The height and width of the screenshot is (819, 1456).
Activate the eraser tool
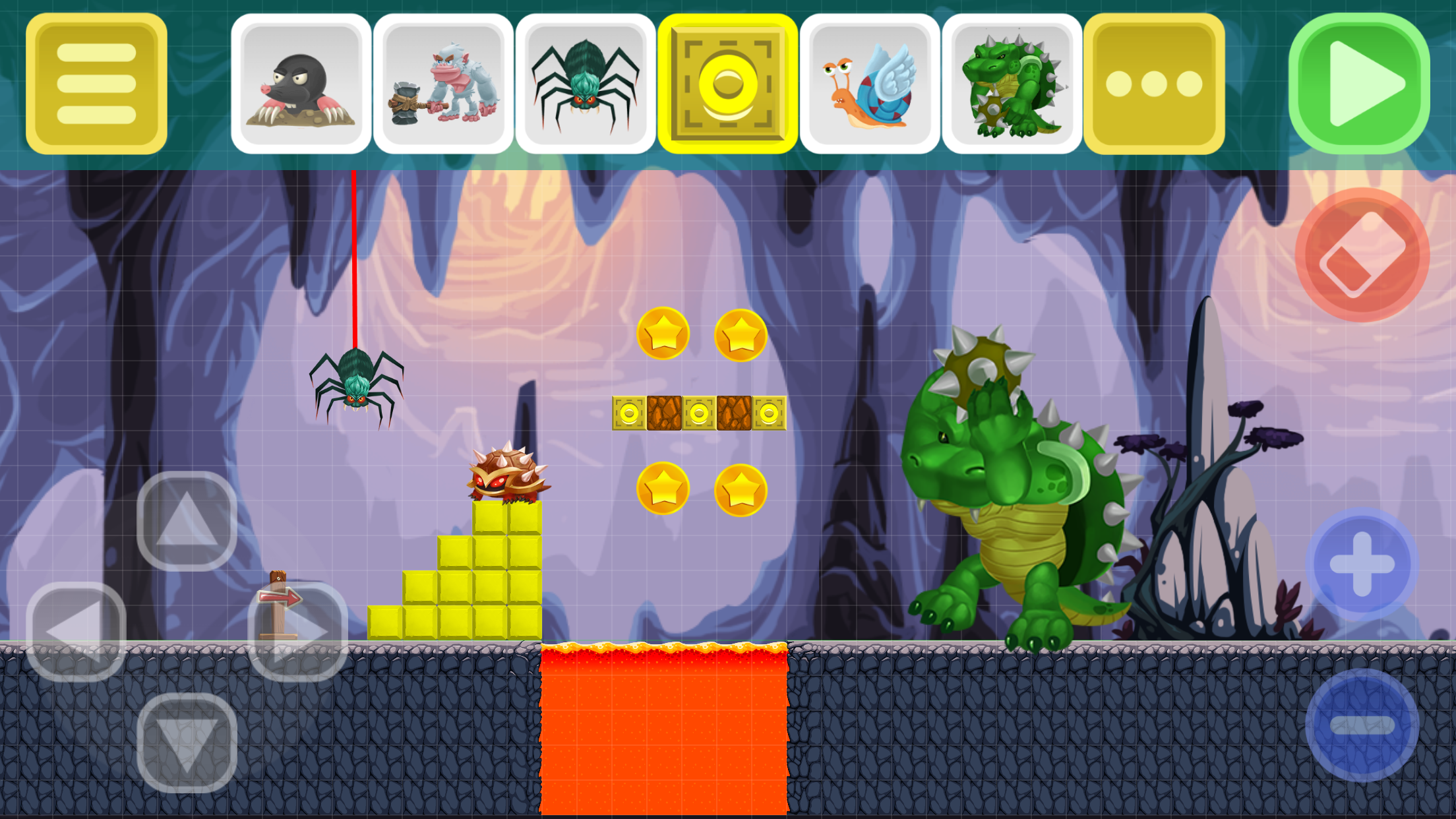click(1361, 254)
